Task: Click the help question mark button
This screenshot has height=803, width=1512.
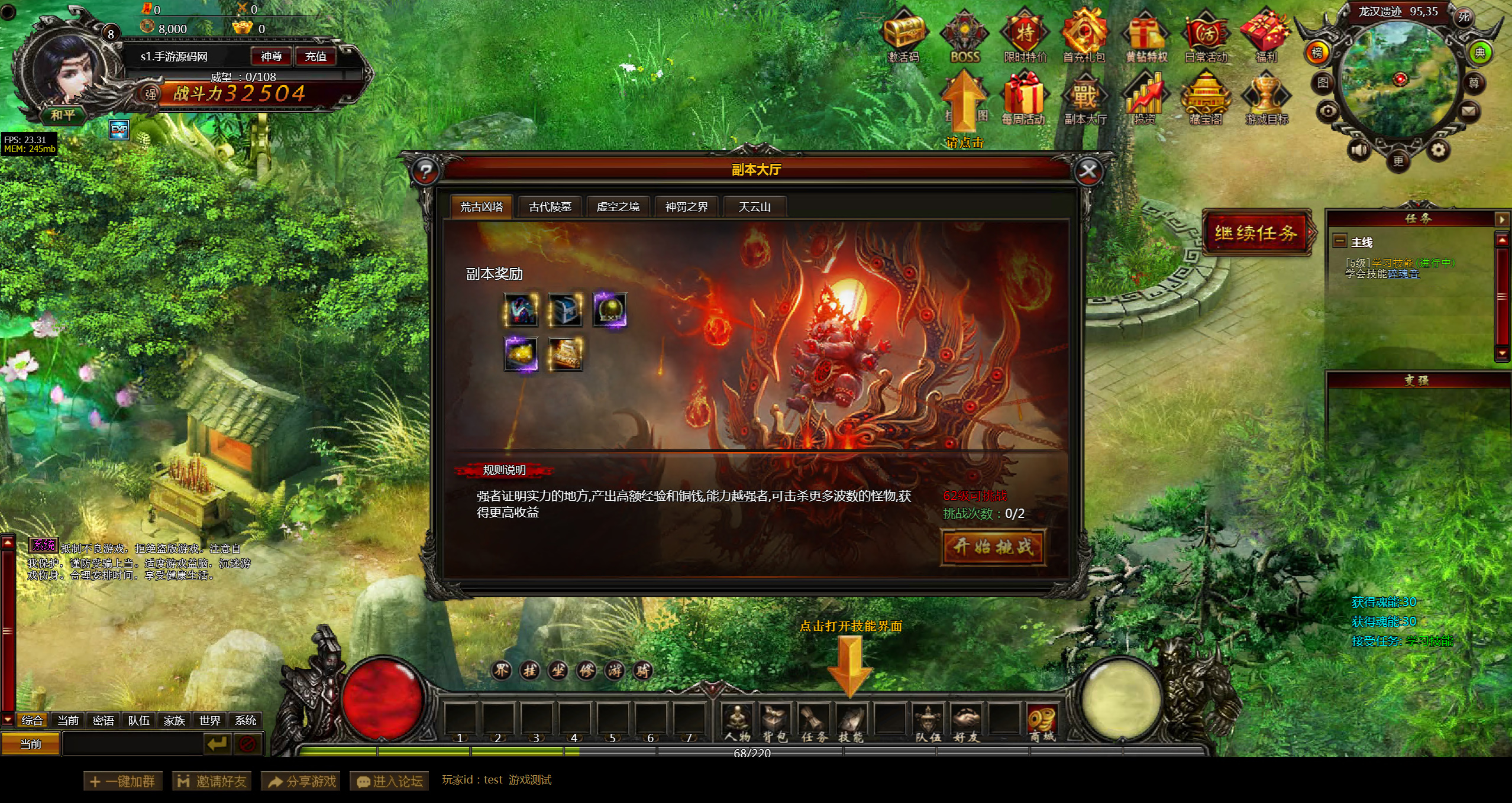Action: [x=425, y=172]
